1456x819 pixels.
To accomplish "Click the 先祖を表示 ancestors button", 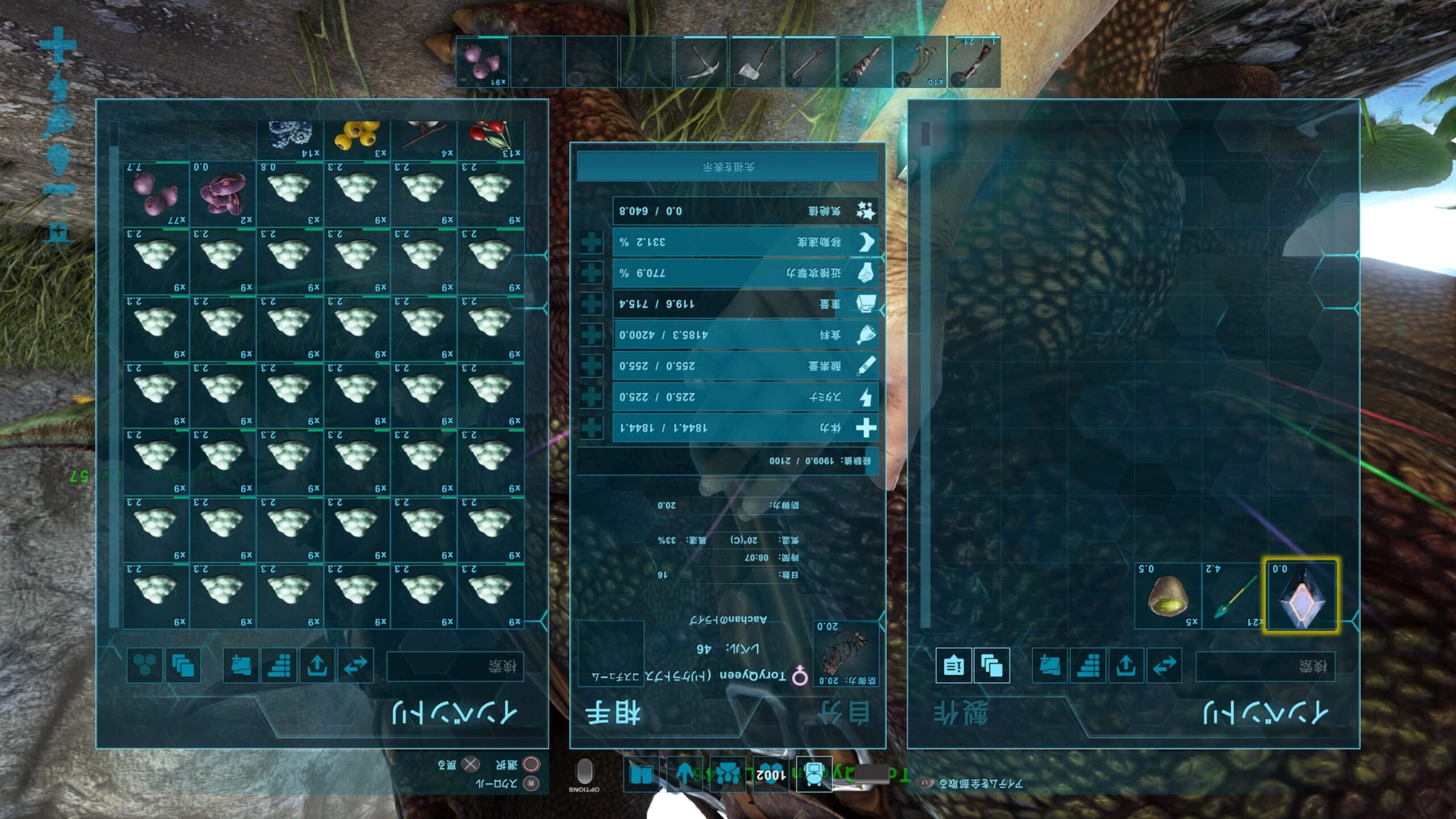I will point(727,167).
